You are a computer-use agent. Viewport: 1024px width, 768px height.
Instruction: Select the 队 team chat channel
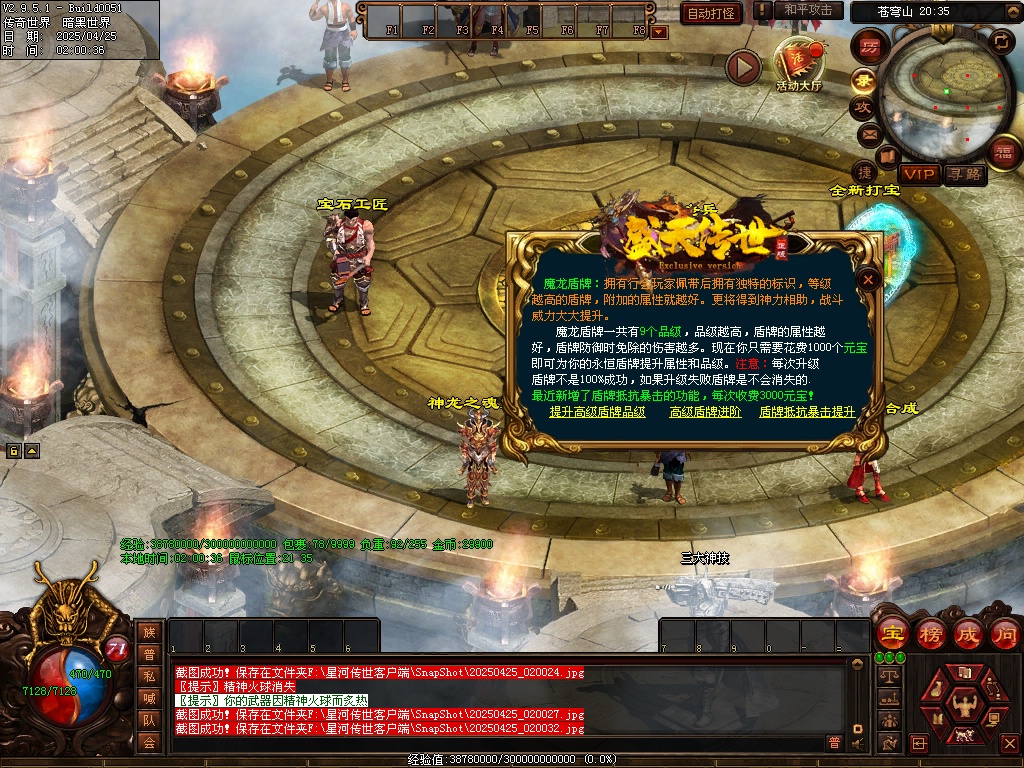tap(149, 720)
